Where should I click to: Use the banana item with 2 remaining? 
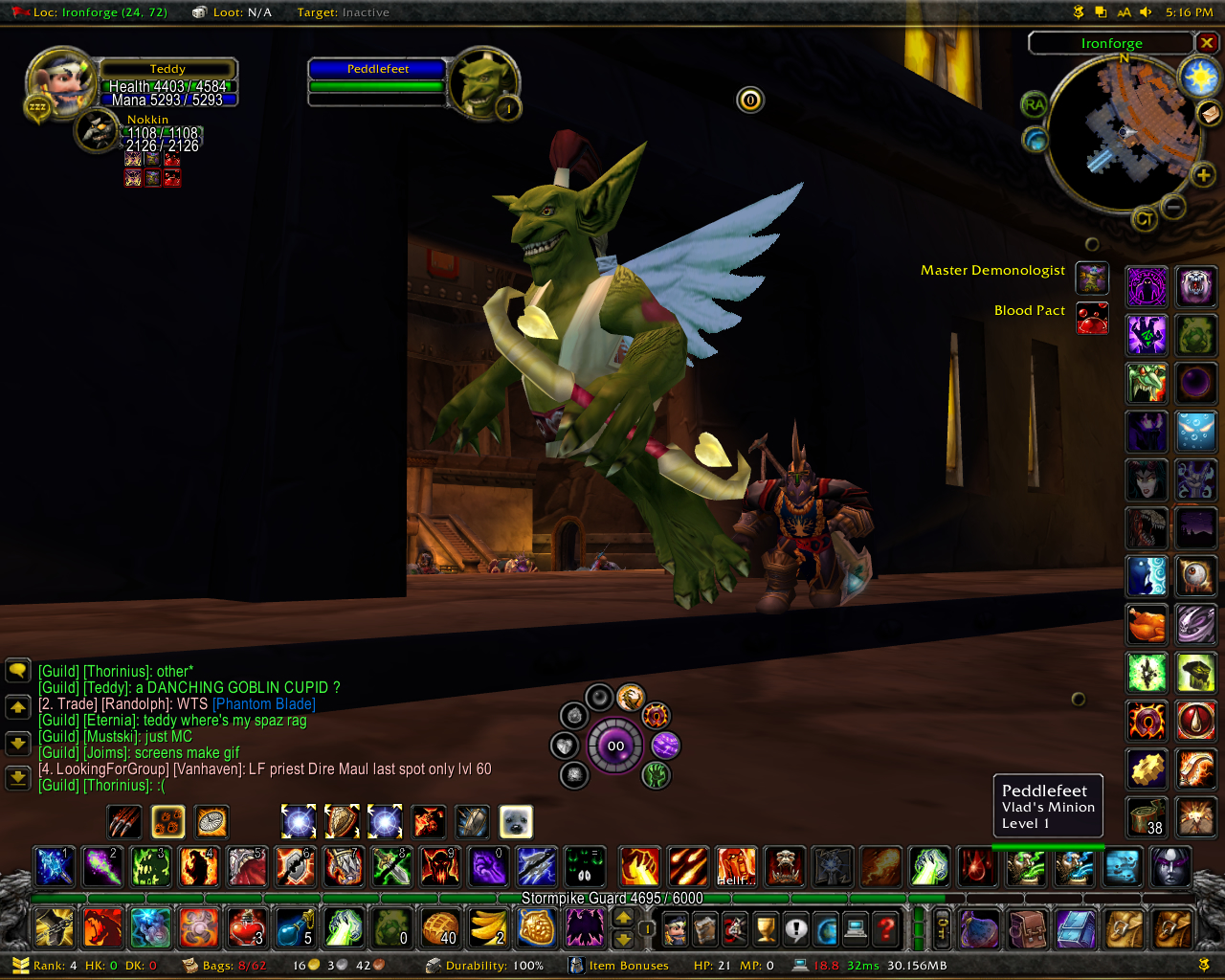coord(488,927)
